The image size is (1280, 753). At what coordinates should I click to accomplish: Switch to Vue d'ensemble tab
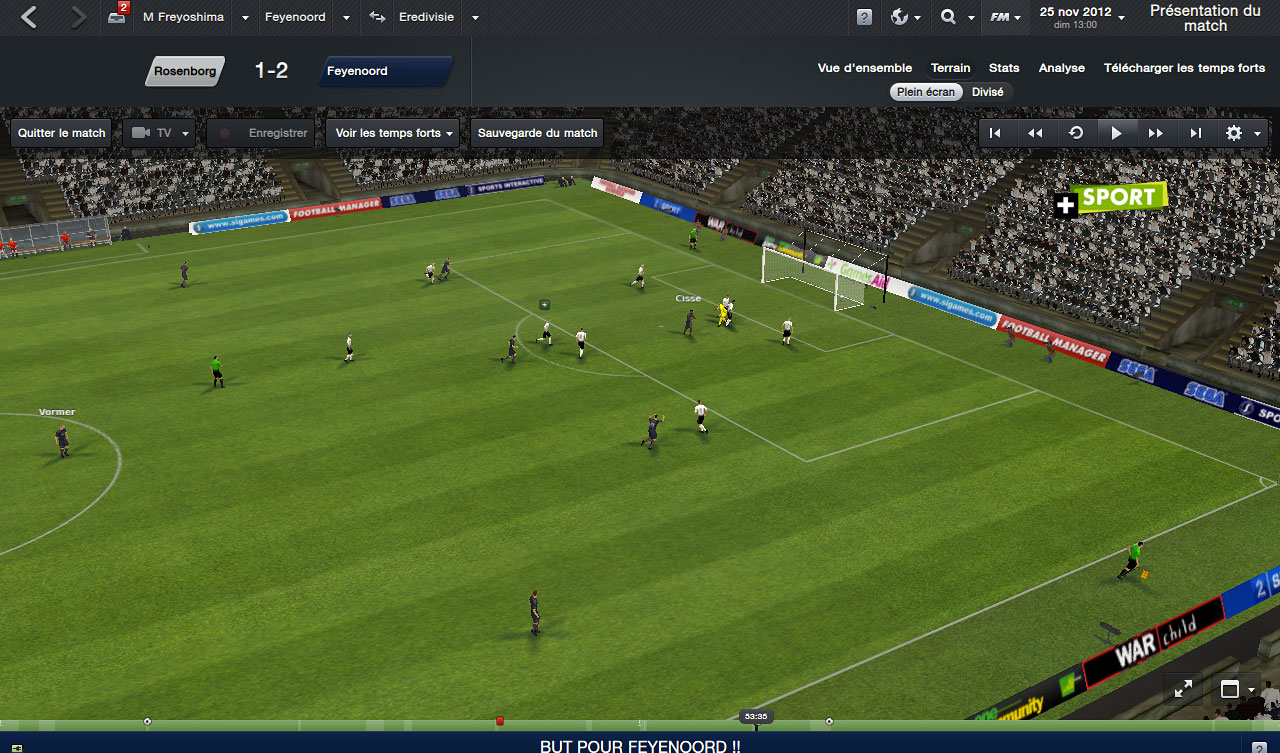tap(864, 68)
